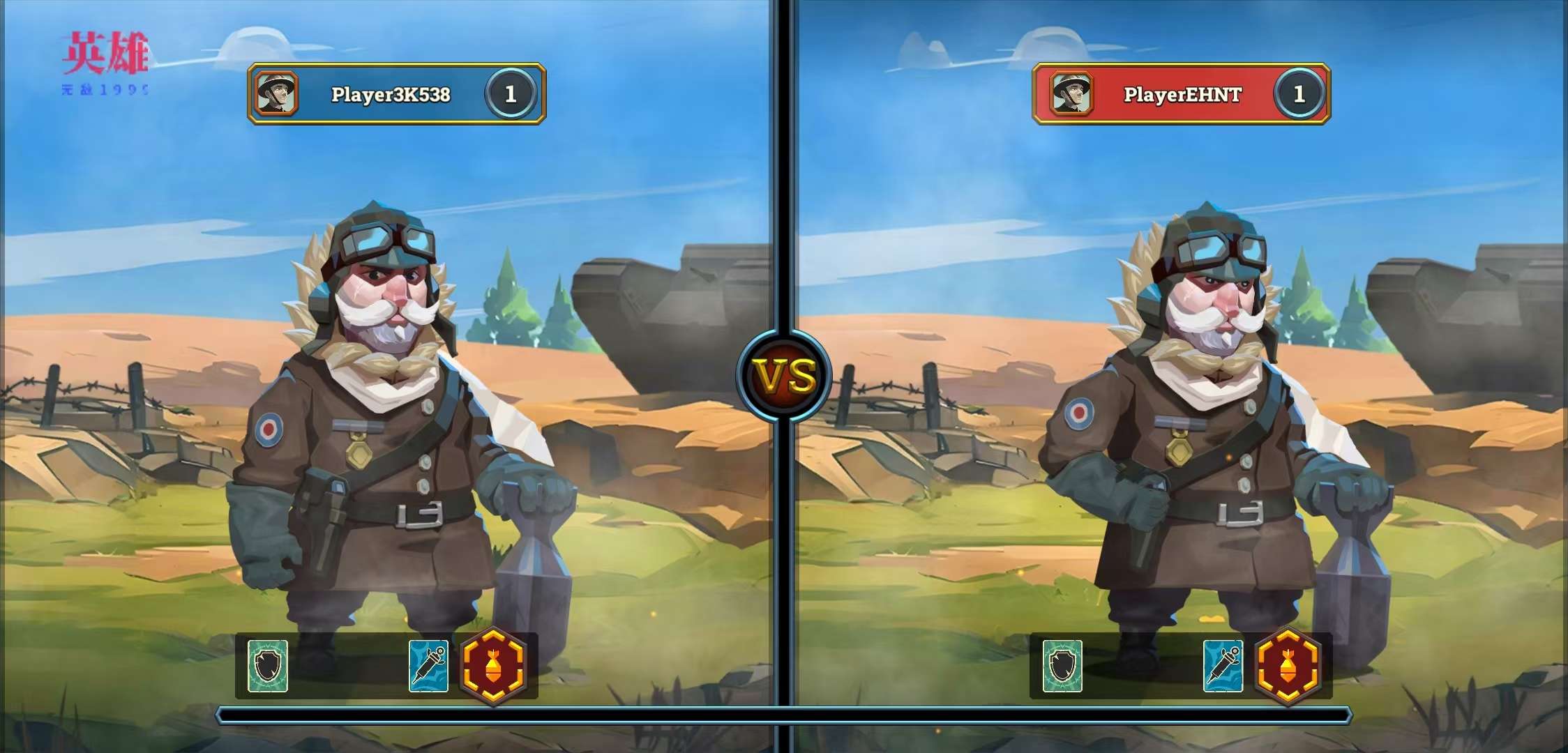The image size is (1568, 753).
Task: Select PlayerEHNT's shield card
Action: click(x=1062, y=666)
